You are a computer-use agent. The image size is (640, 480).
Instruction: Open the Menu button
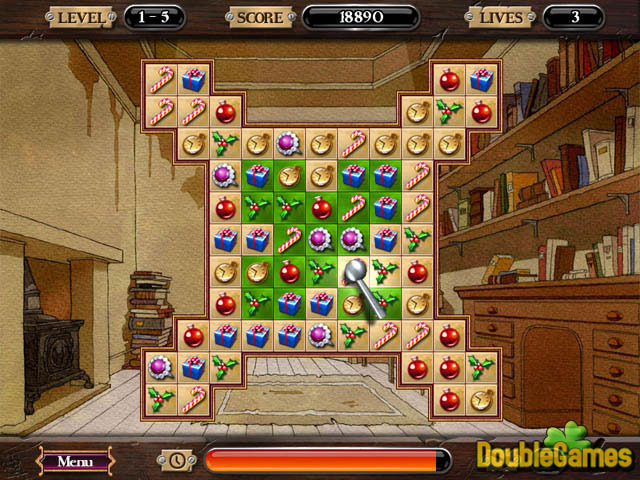point(76,461)
